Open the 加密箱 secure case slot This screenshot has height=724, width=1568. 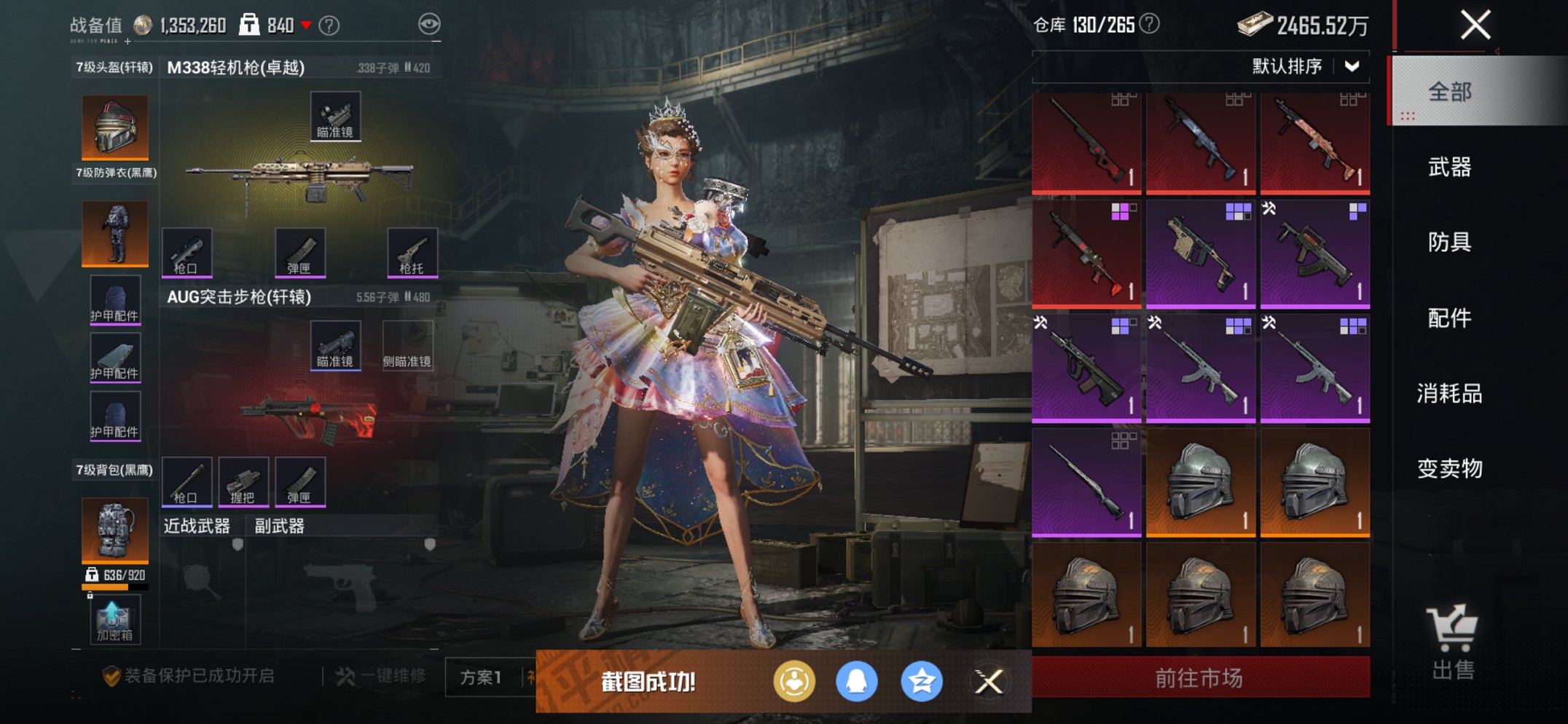[115, 621]
